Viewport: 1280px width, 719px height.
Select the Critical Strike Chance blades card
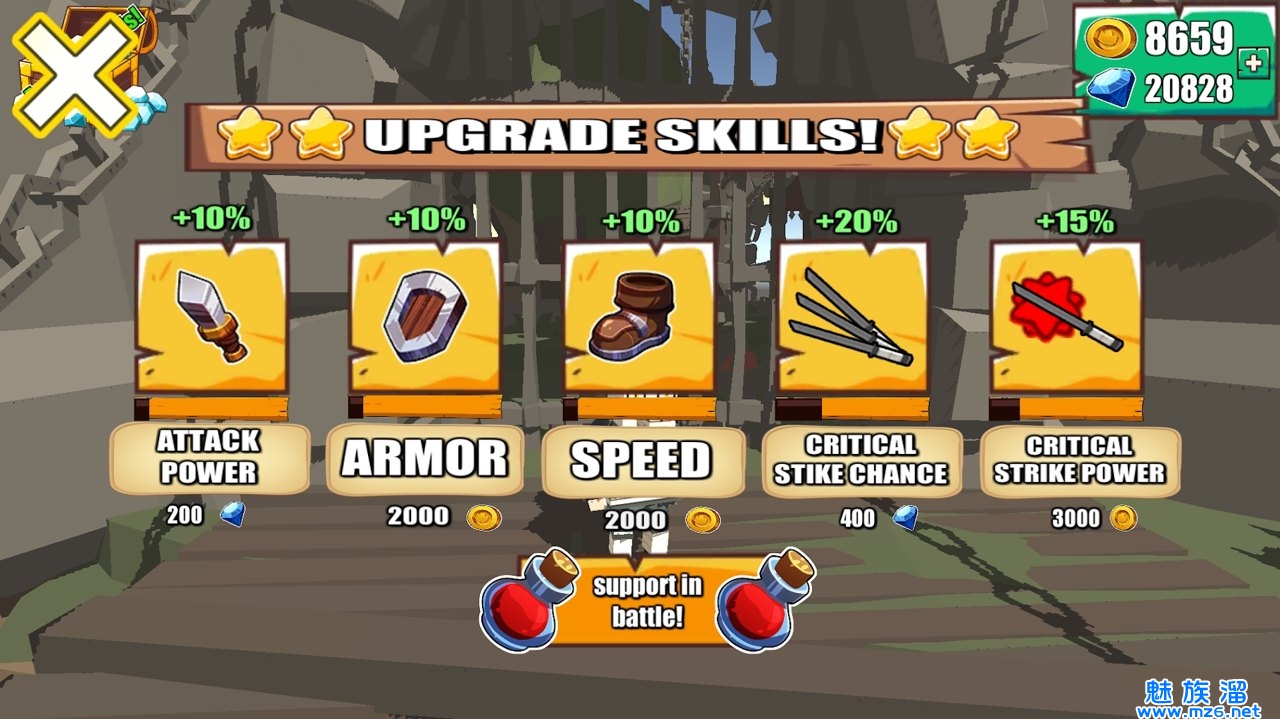[x=853, y=316]
